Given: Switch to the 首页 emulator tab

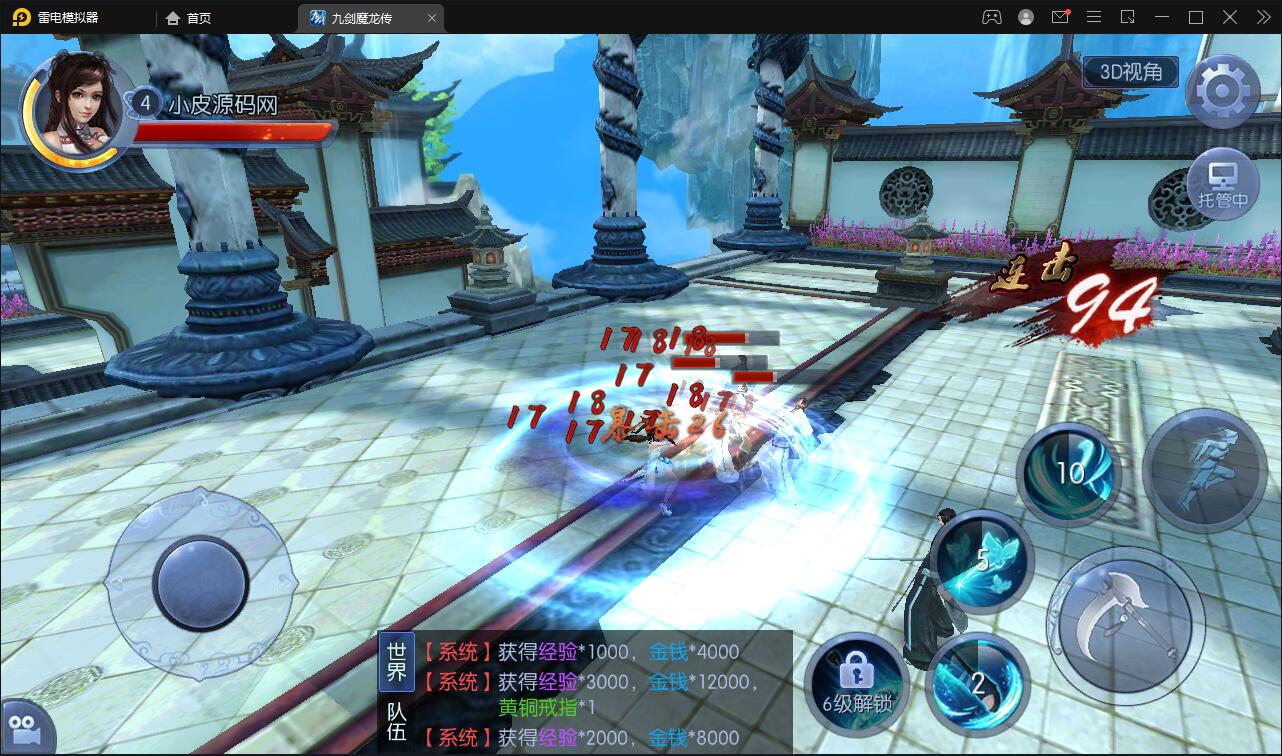Looking at the screenshot, I should (x=189, y=17).
